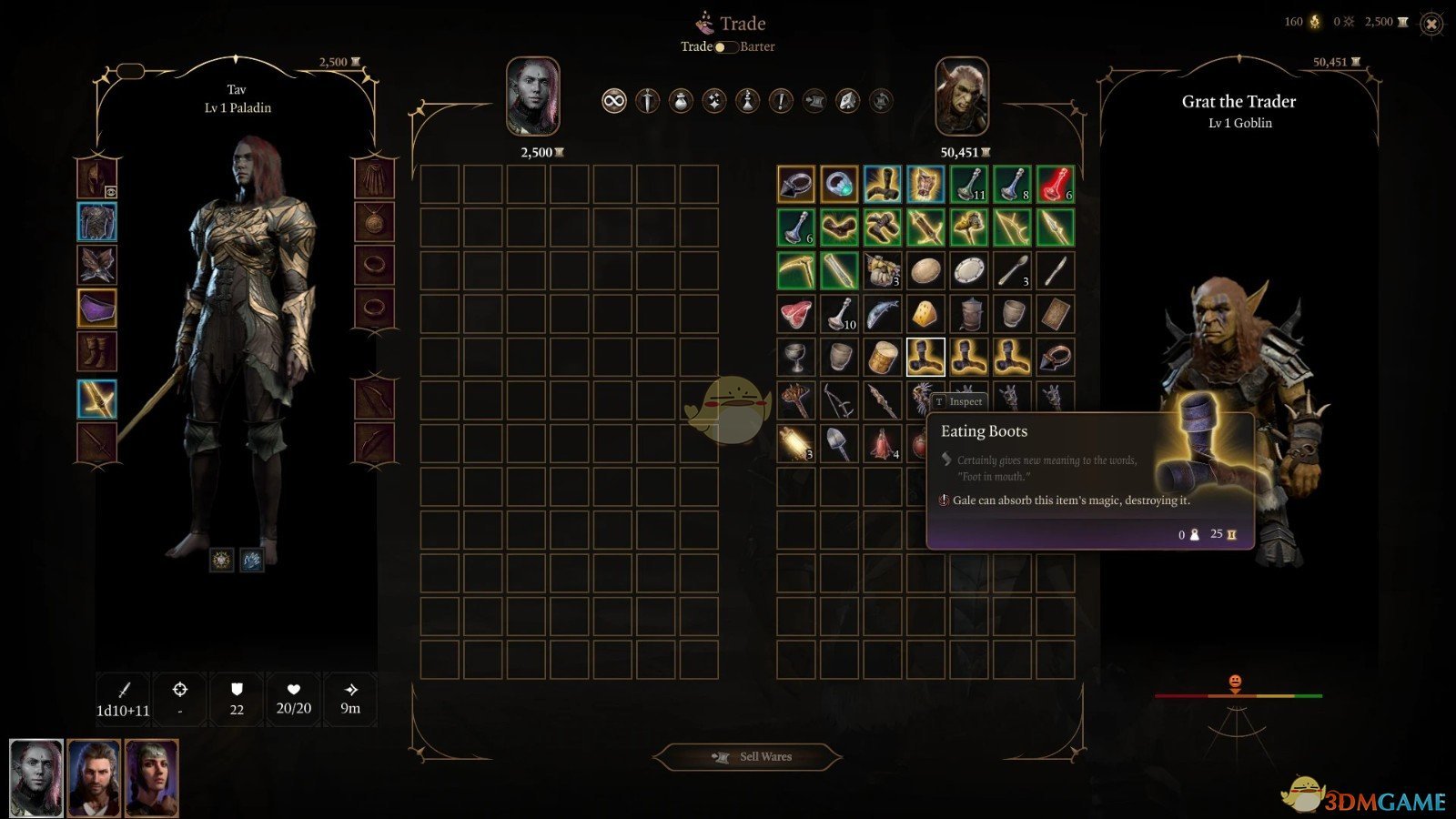Click the equipped chest armour slot
Image resolution: width=1456 pixels, height=819 pixels.
point(96,222)
